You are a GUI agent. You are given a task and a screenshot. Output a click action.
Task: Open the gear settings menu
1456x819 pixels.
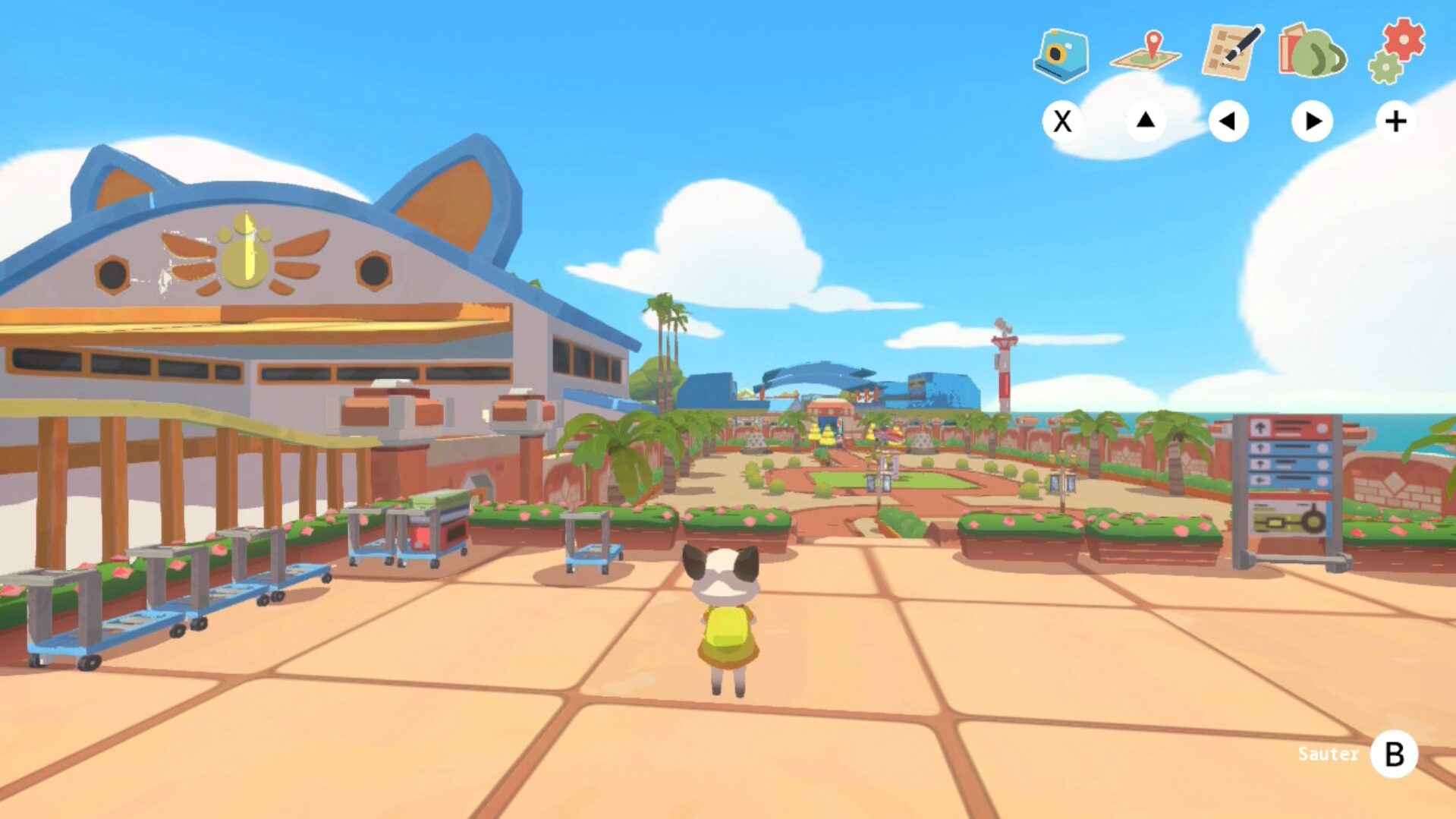1397,50
